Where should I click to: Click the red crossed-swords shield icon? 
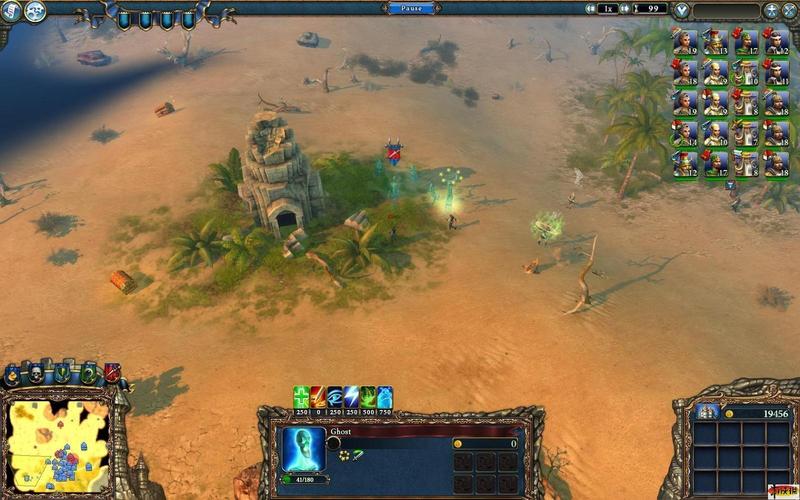tap(112, 373)
